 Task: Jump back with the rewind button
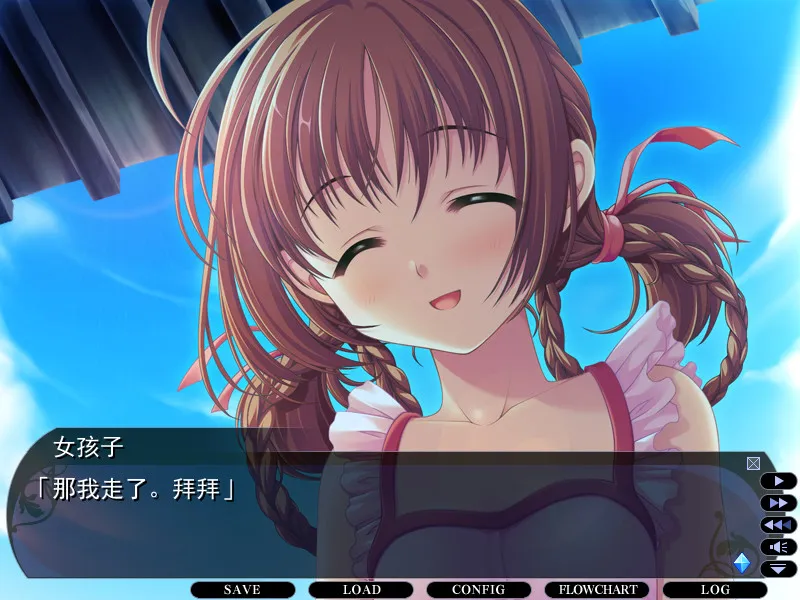(x=779, y=525)
